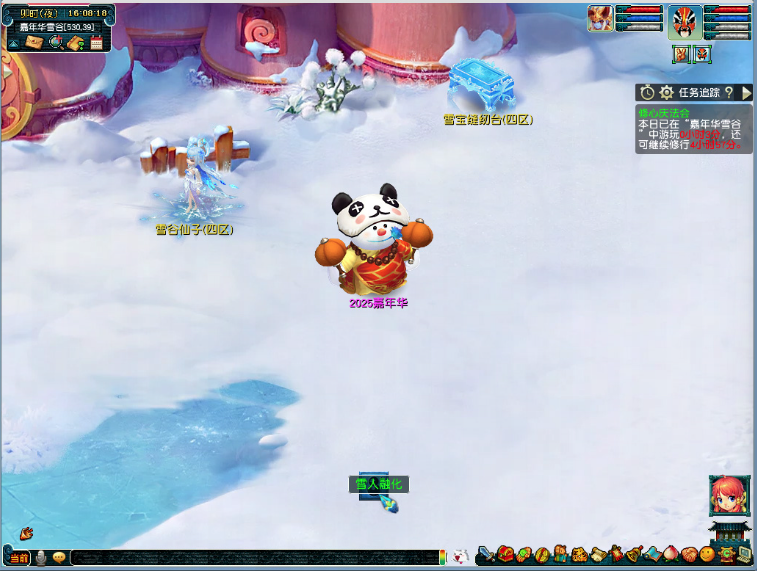Open quest tracker gear settings
Image resolution: width=757 pixels, height=571 pixels.
(x=666, y=92)
